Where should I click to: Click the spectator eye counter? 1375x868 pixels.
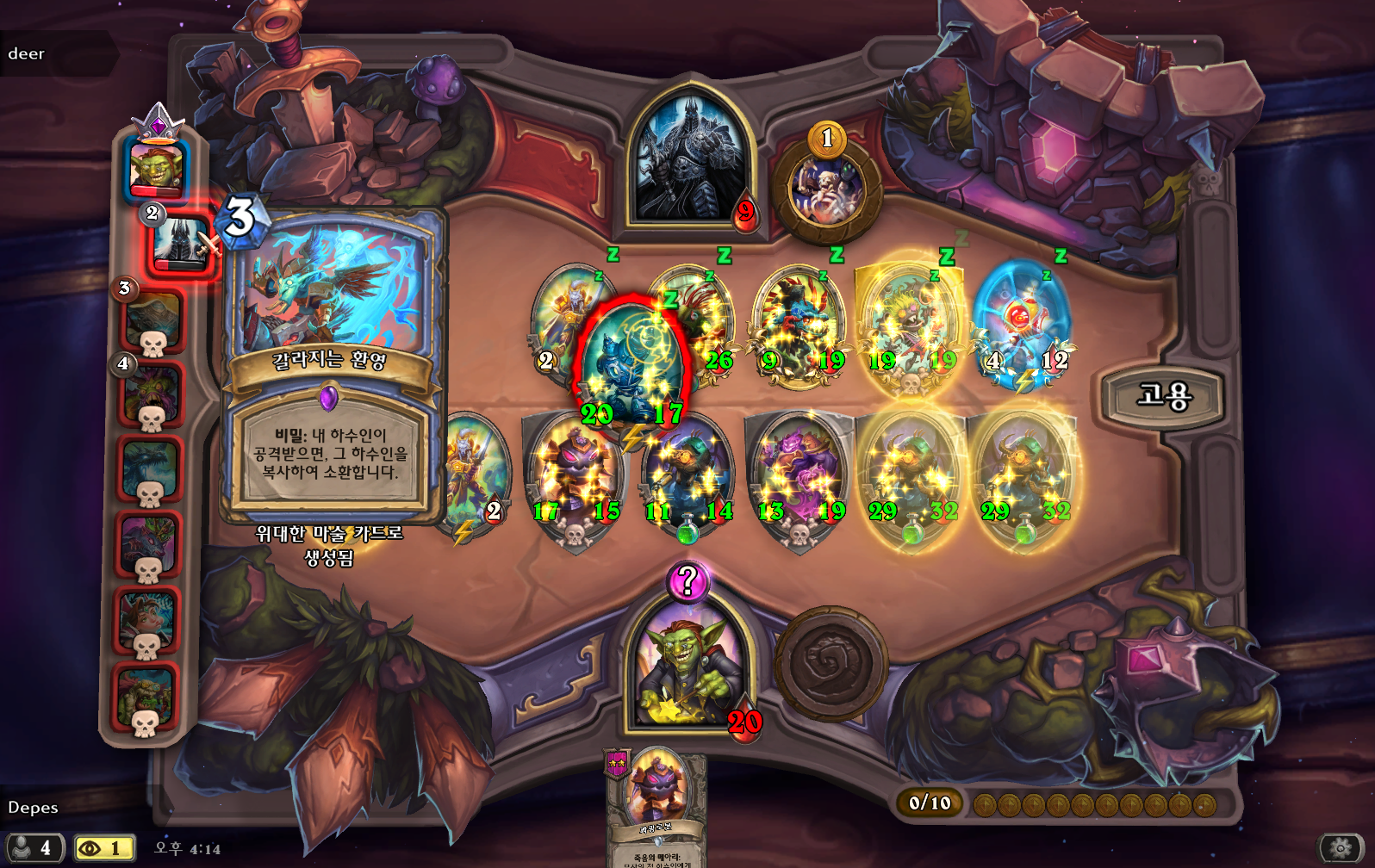point(104,848)
